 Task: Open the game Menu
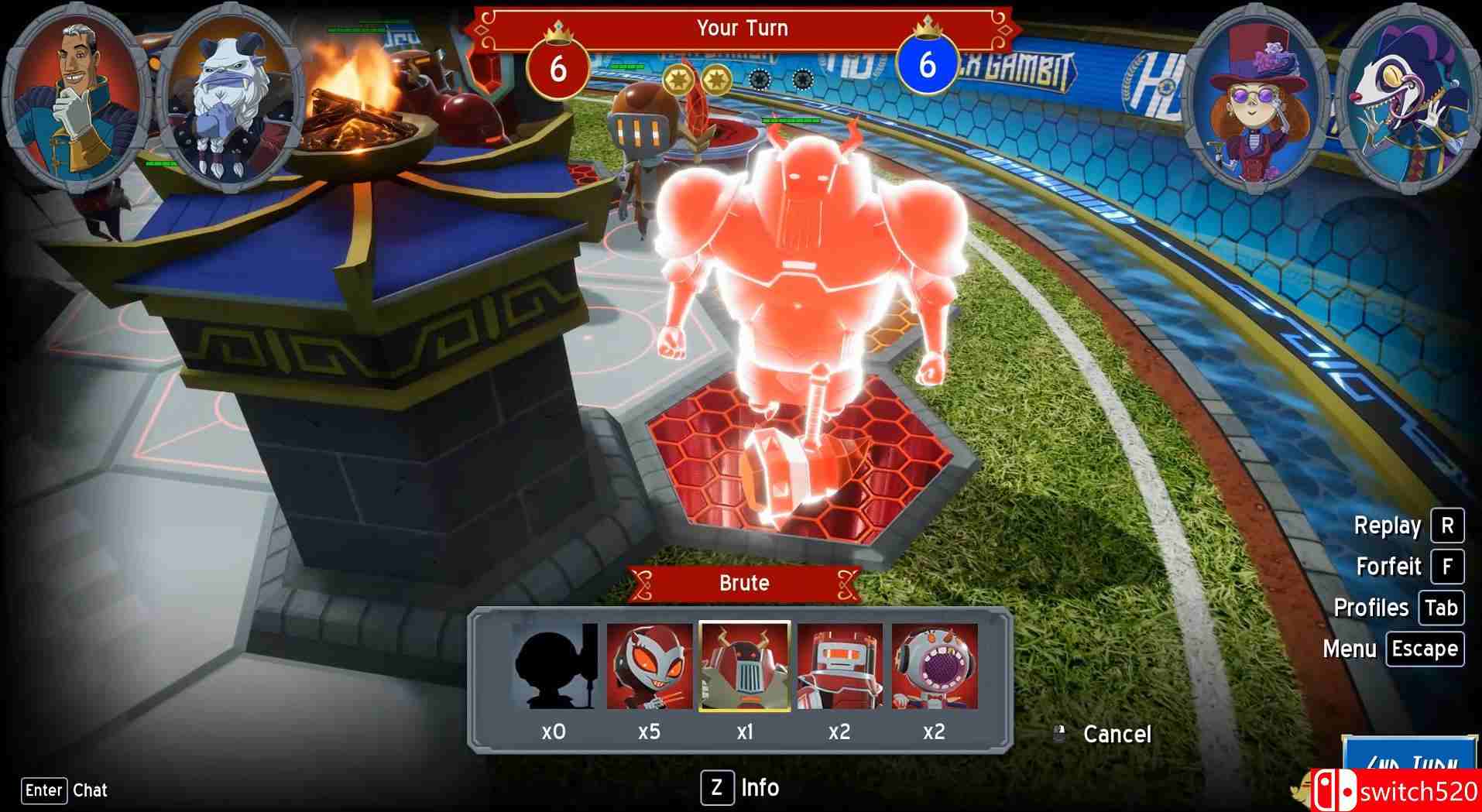tap(1424, 649)
